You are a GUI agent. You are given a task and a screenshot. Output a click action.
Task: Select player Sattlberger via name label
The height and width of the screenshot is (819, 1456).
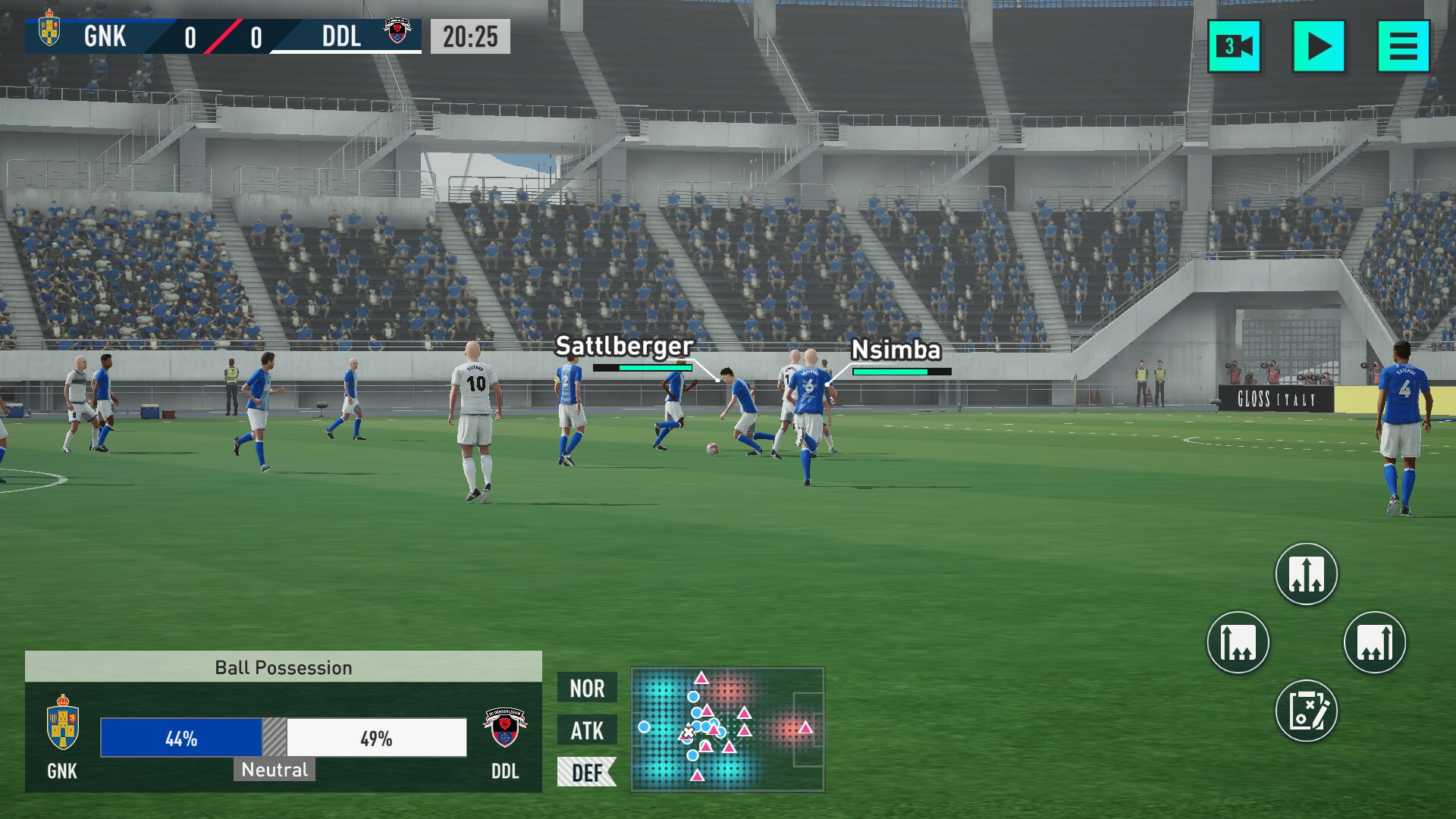click(x=623, y=346)
